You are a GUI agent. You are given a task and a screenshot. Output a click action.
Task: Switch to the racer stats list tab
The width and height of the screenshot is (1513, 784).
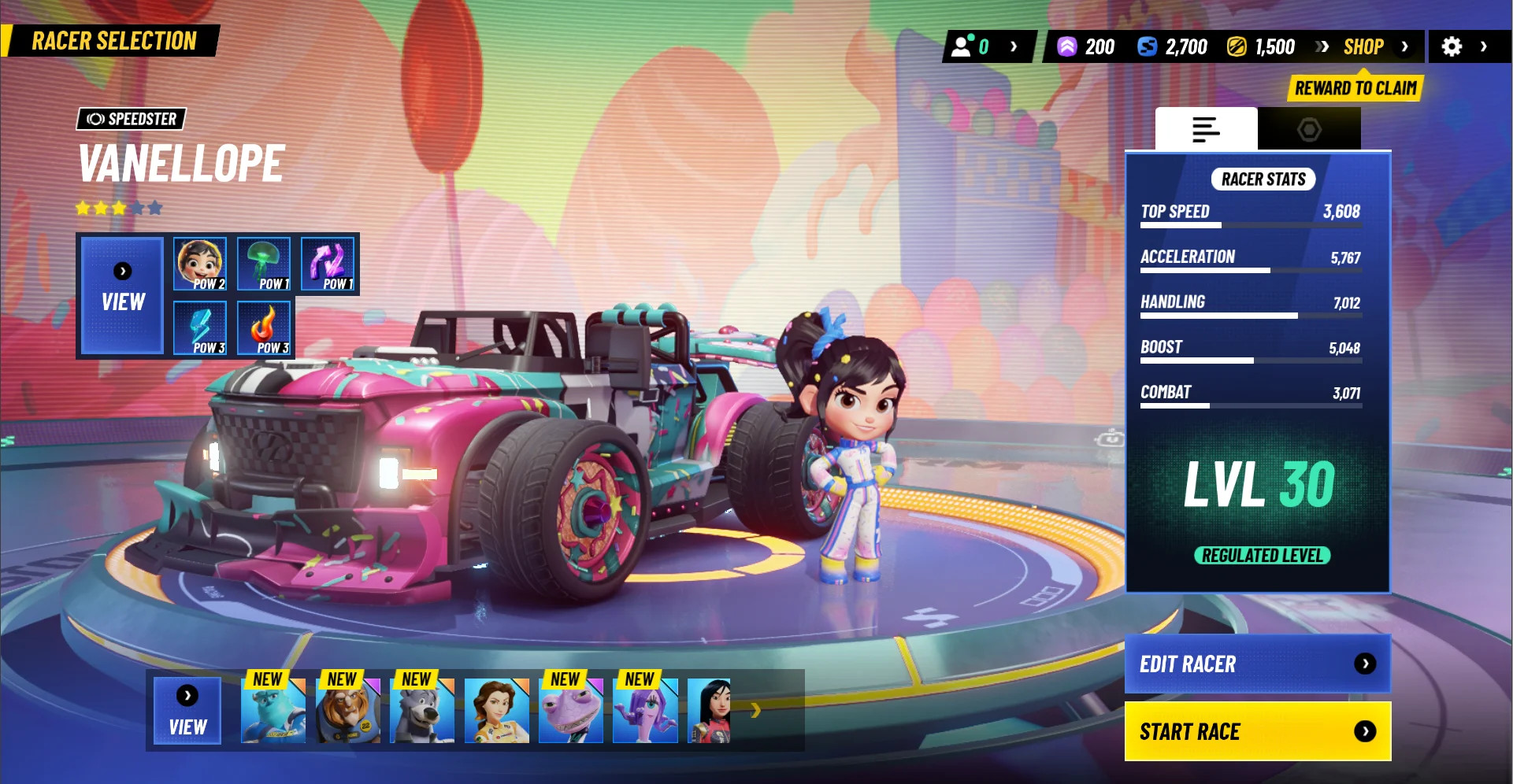[x=1206, y=129]
